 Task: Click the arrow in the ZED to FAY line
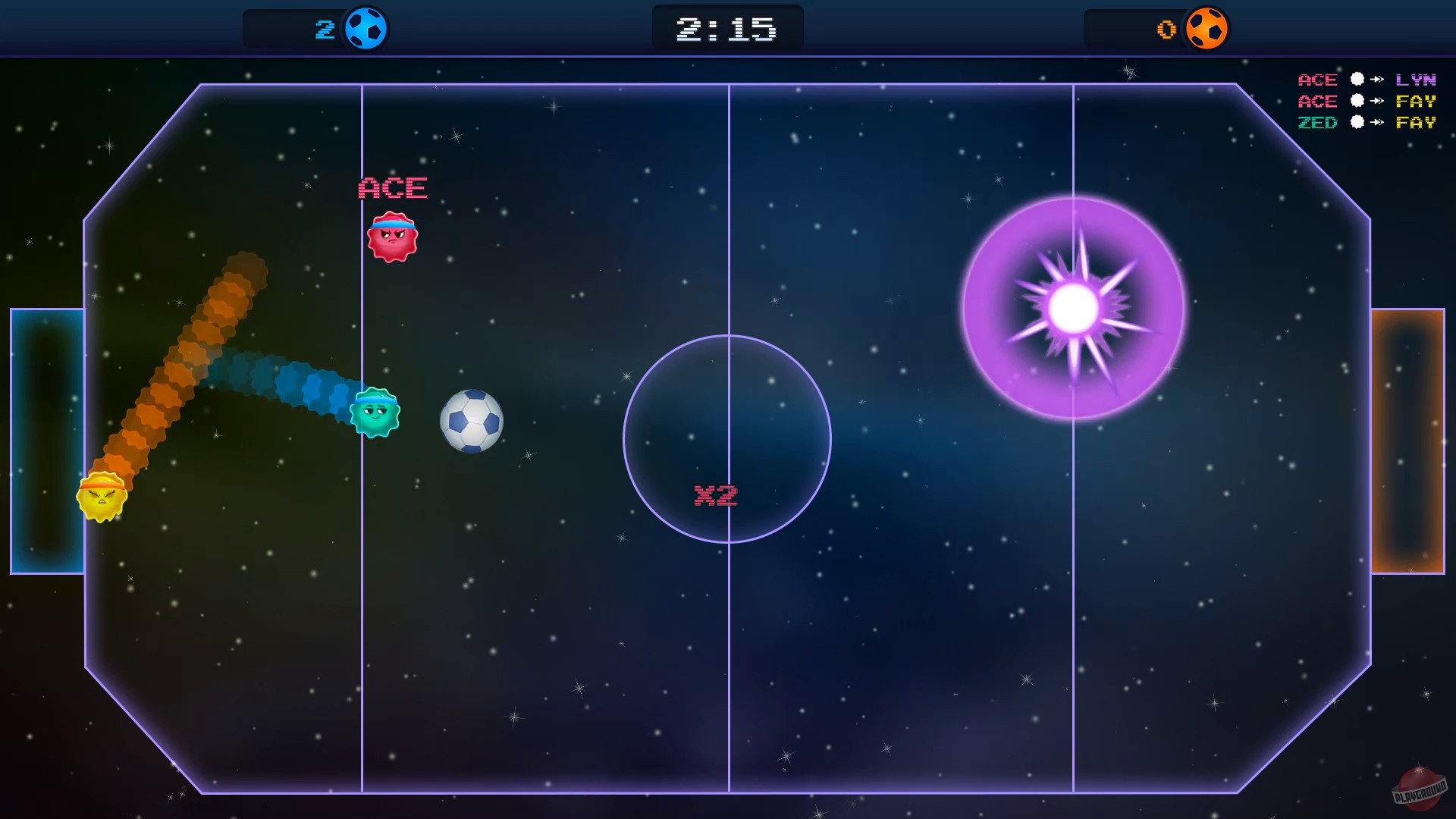coord(1377,123)
